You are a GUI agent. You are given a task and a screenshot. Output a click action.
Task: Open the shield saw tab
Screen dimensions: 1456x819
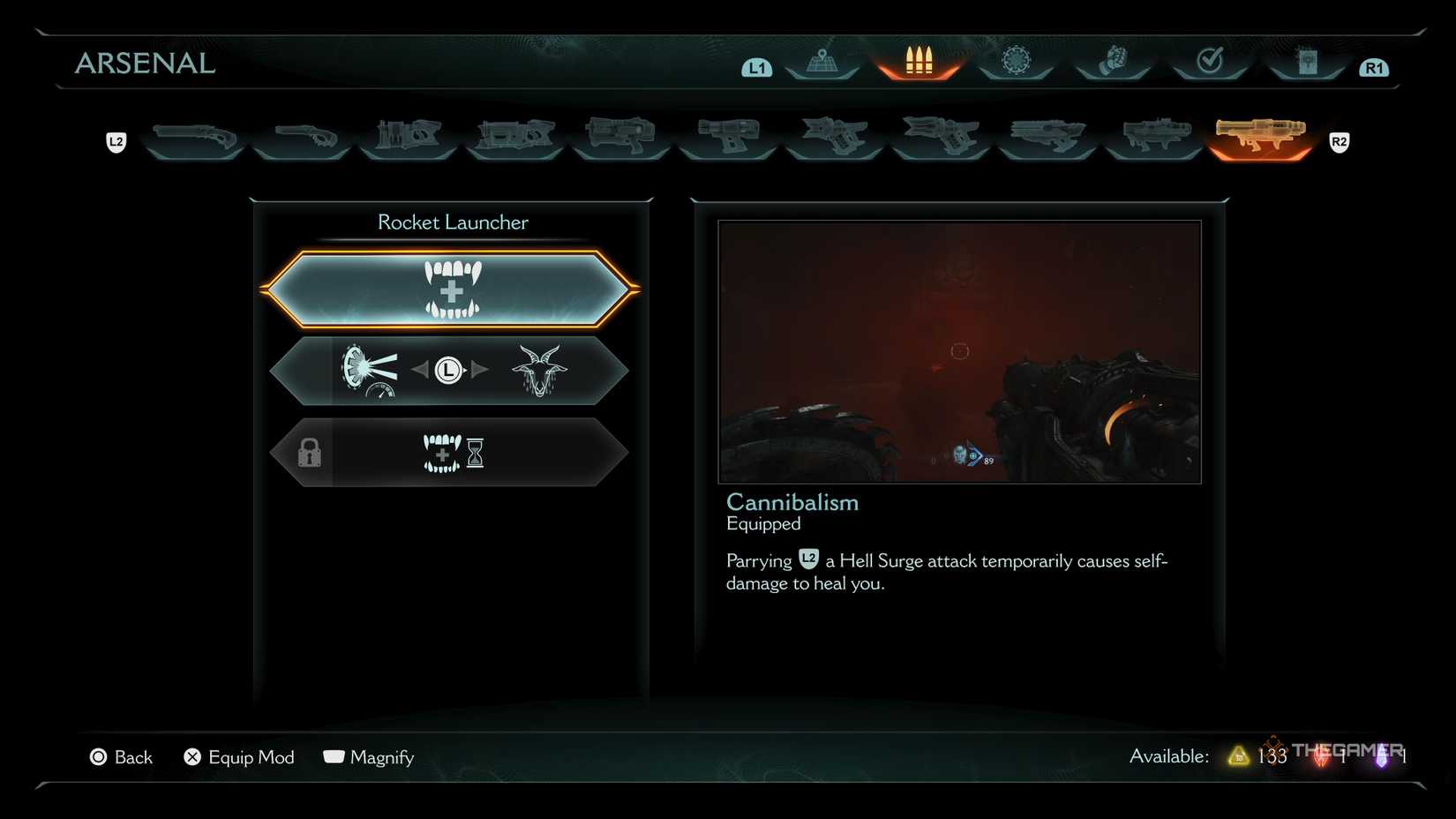[x=1016, y=62]
